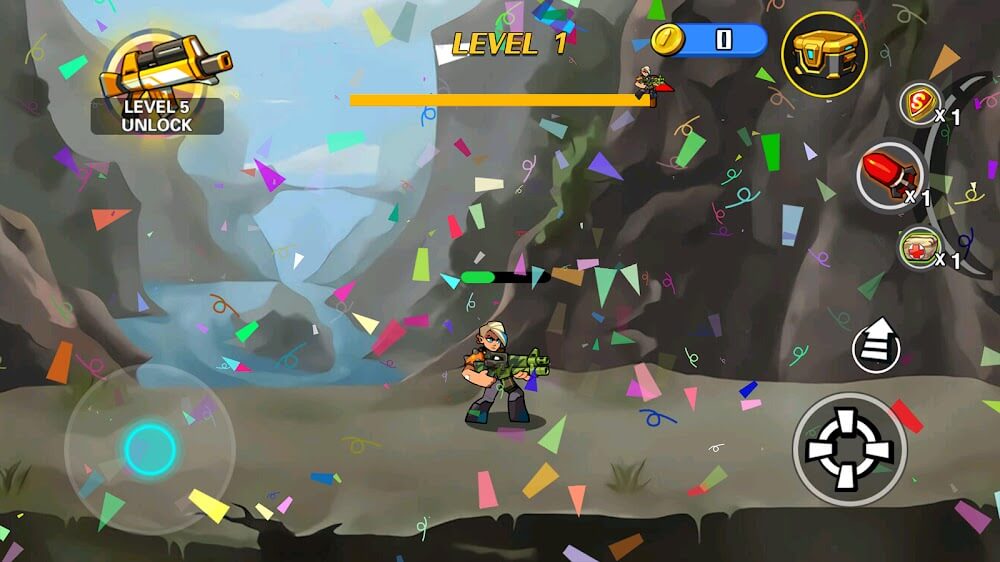
Task: Touch the cyan movement joystick
Action: pos(150,448)
